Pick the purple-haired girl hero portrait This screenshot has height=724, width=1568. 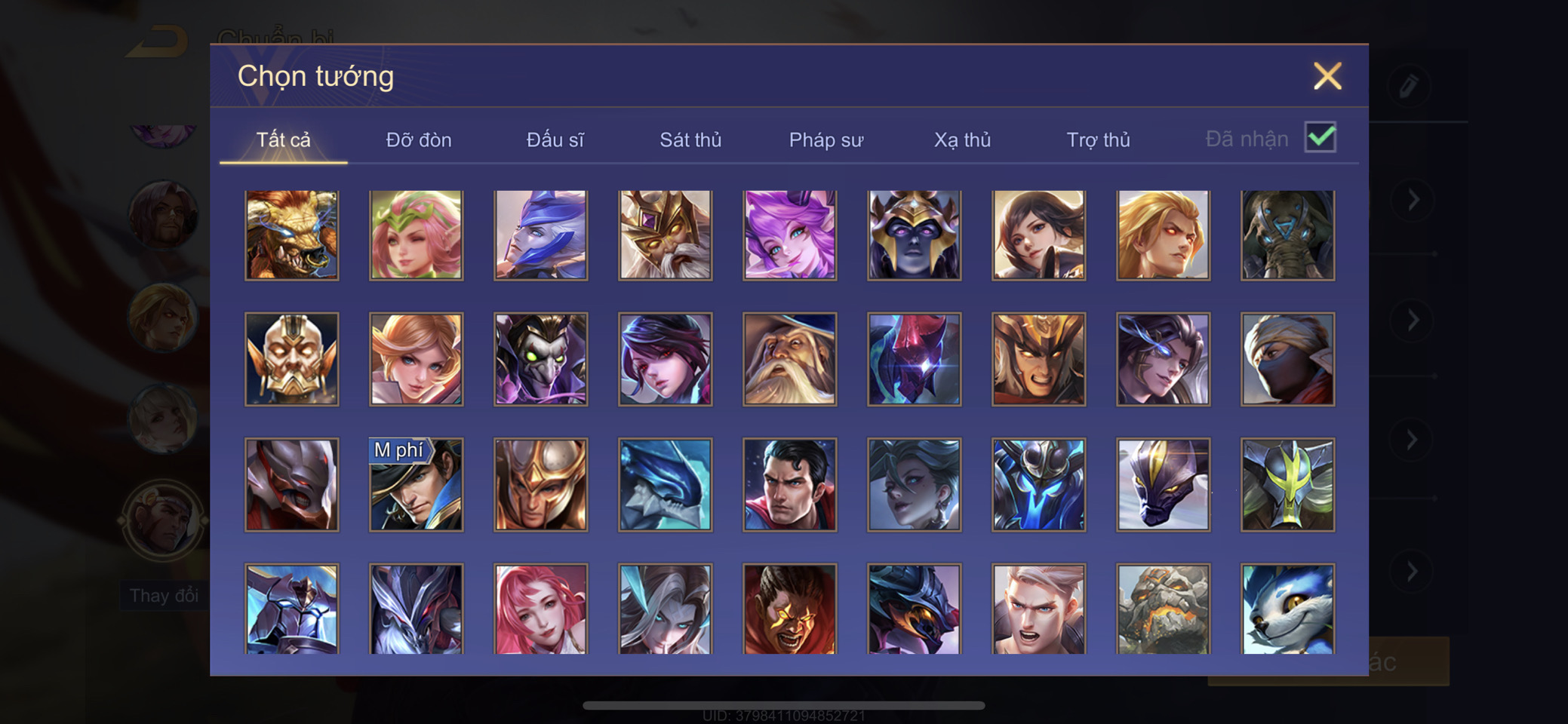[x=789, y=235]
